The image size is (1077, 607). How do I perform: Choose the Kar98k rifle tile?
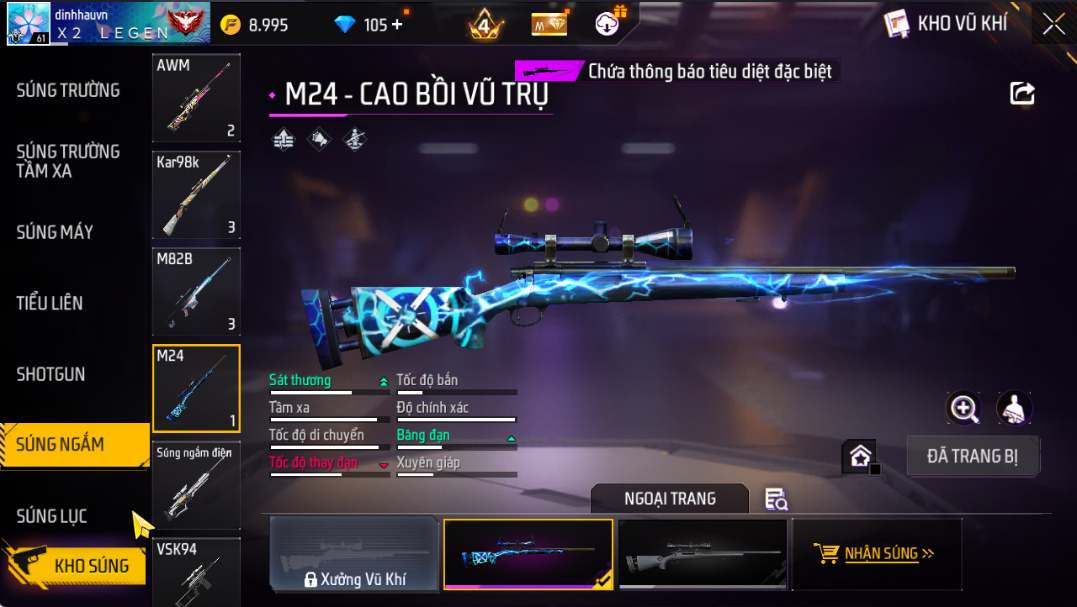coord(196,195)
